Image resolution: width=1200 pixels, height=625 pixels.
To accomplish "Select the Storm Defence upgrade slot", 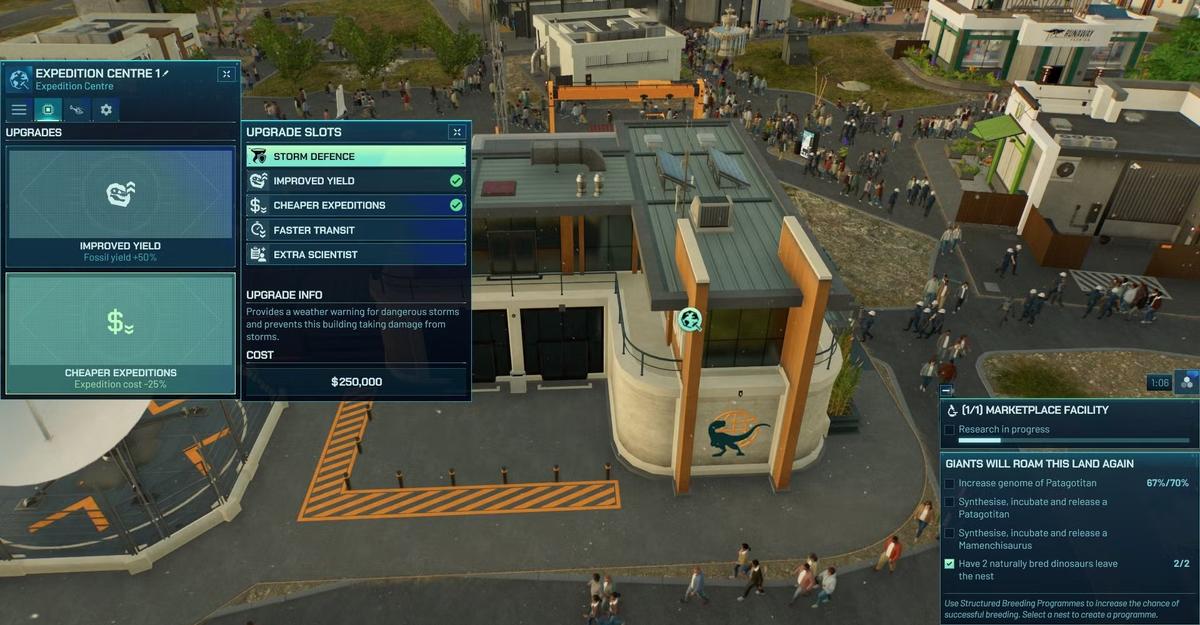I will (x=355, y=157).
